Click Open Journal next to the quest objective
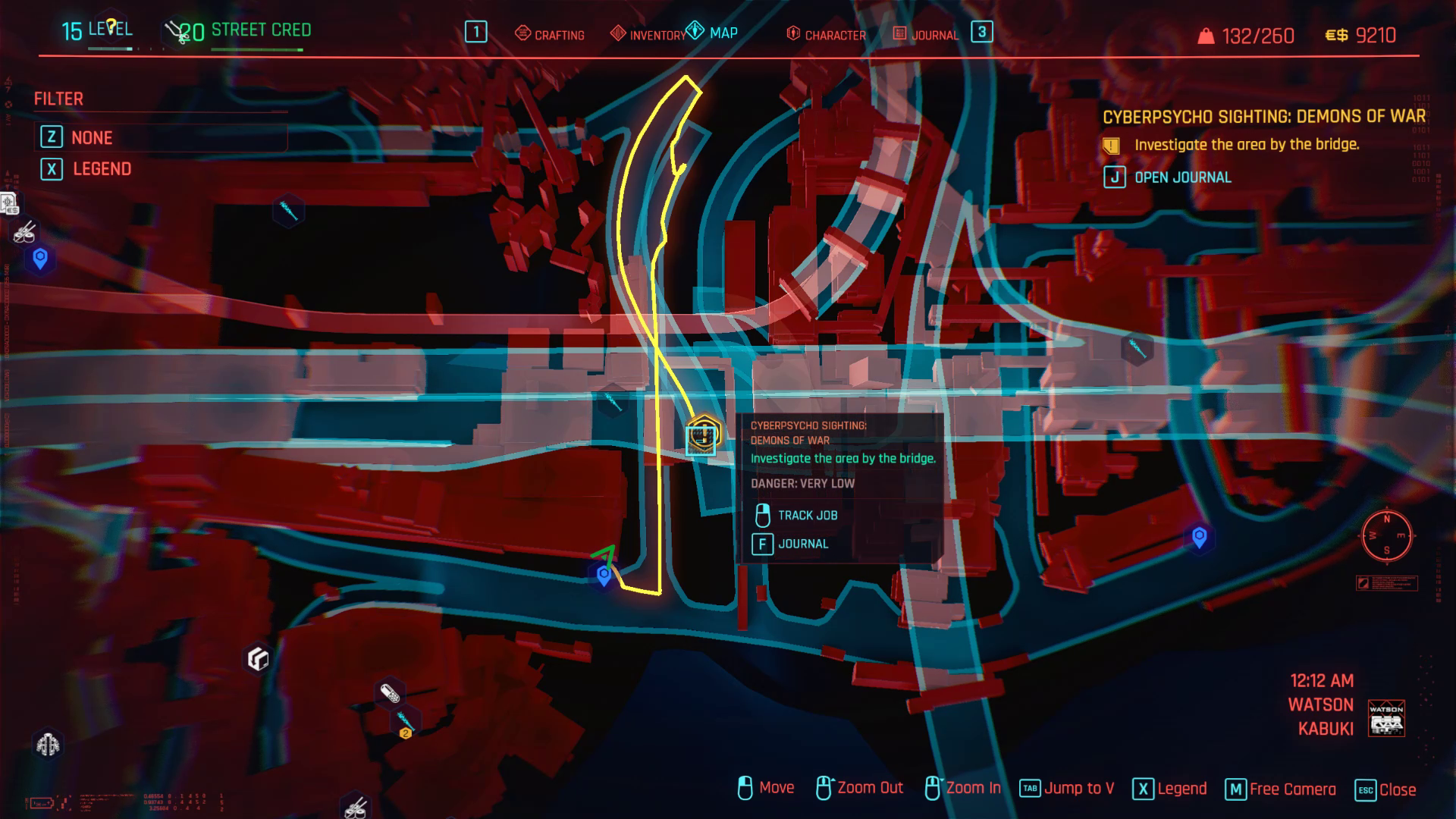The width and height of the screenshot is (1456, 819). 1183,177
